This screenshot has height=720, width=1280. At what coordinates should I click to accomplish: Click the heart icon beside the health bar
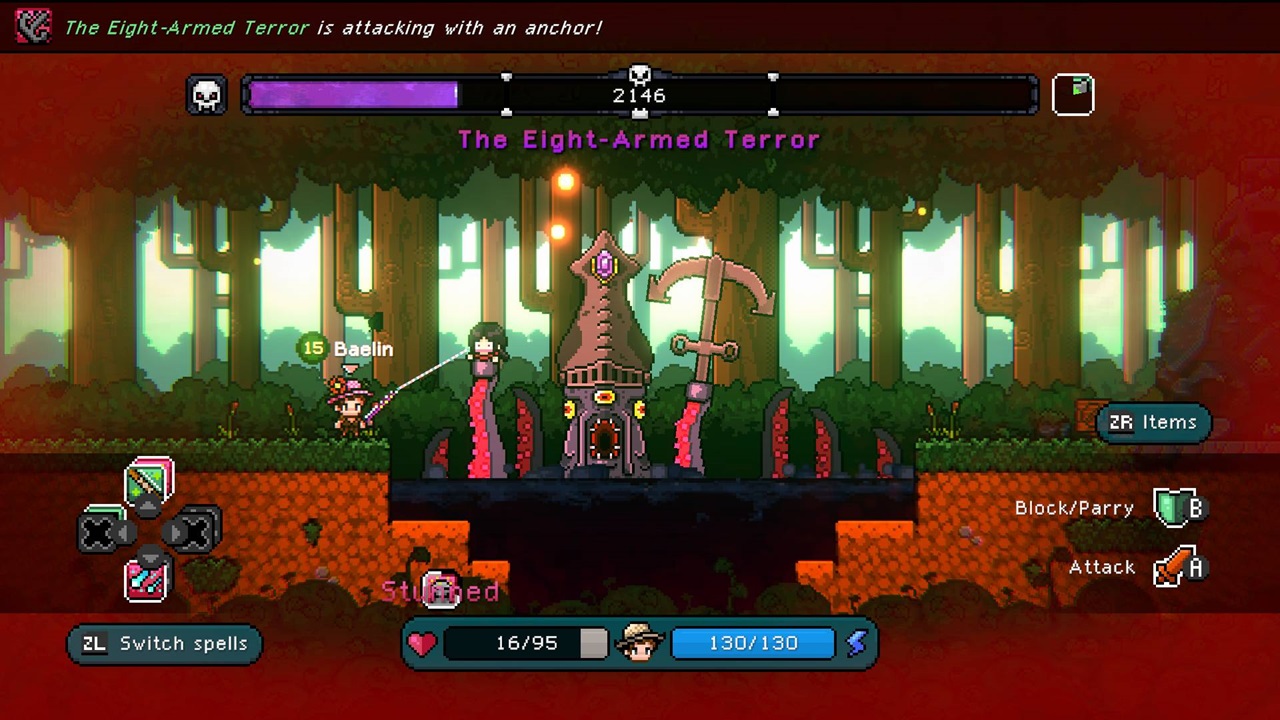(421, 643)
